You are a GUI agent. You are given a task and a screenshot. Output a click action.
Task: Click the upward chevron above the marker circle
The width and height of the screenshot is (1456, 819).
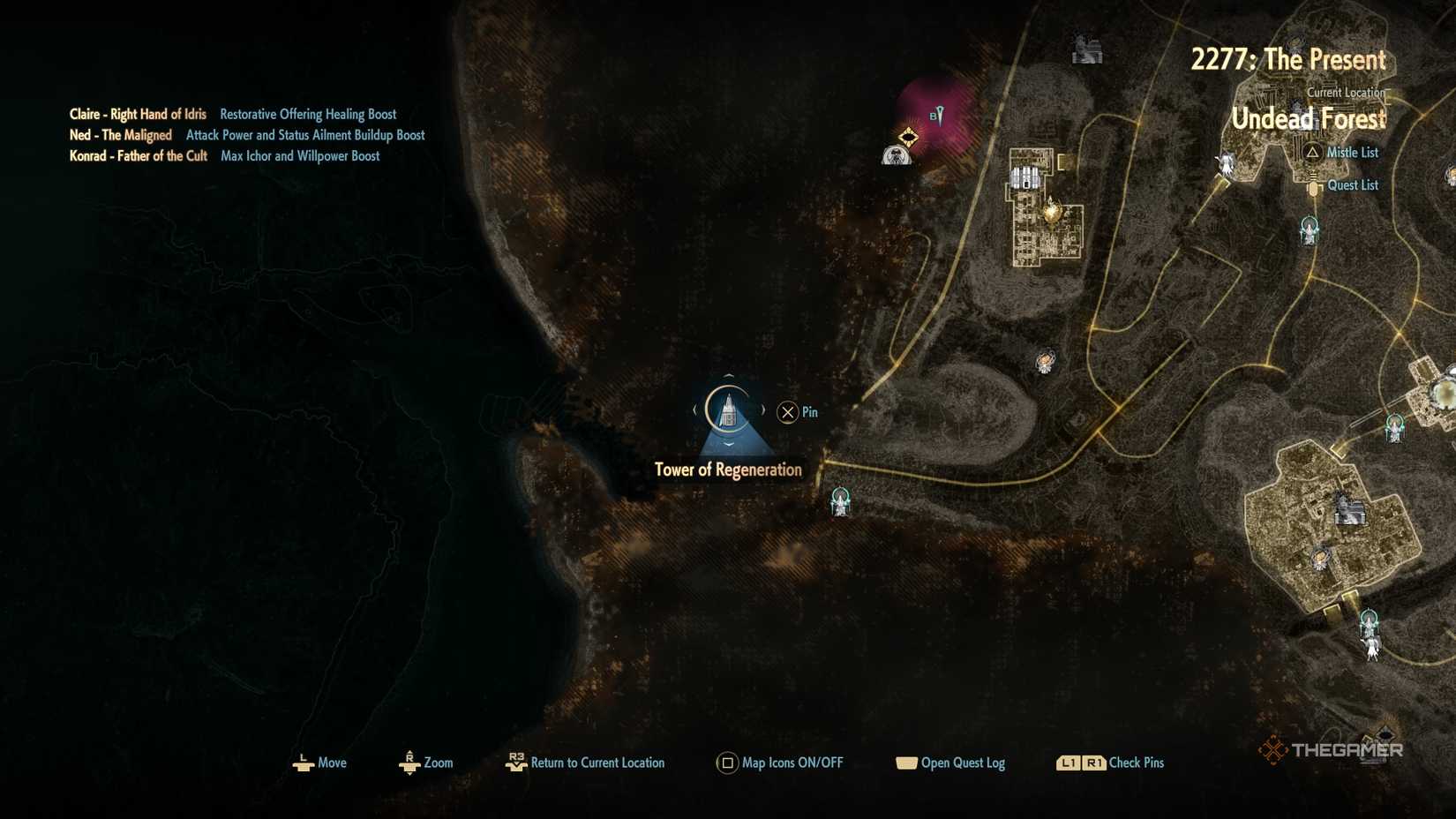click(729, 376)
